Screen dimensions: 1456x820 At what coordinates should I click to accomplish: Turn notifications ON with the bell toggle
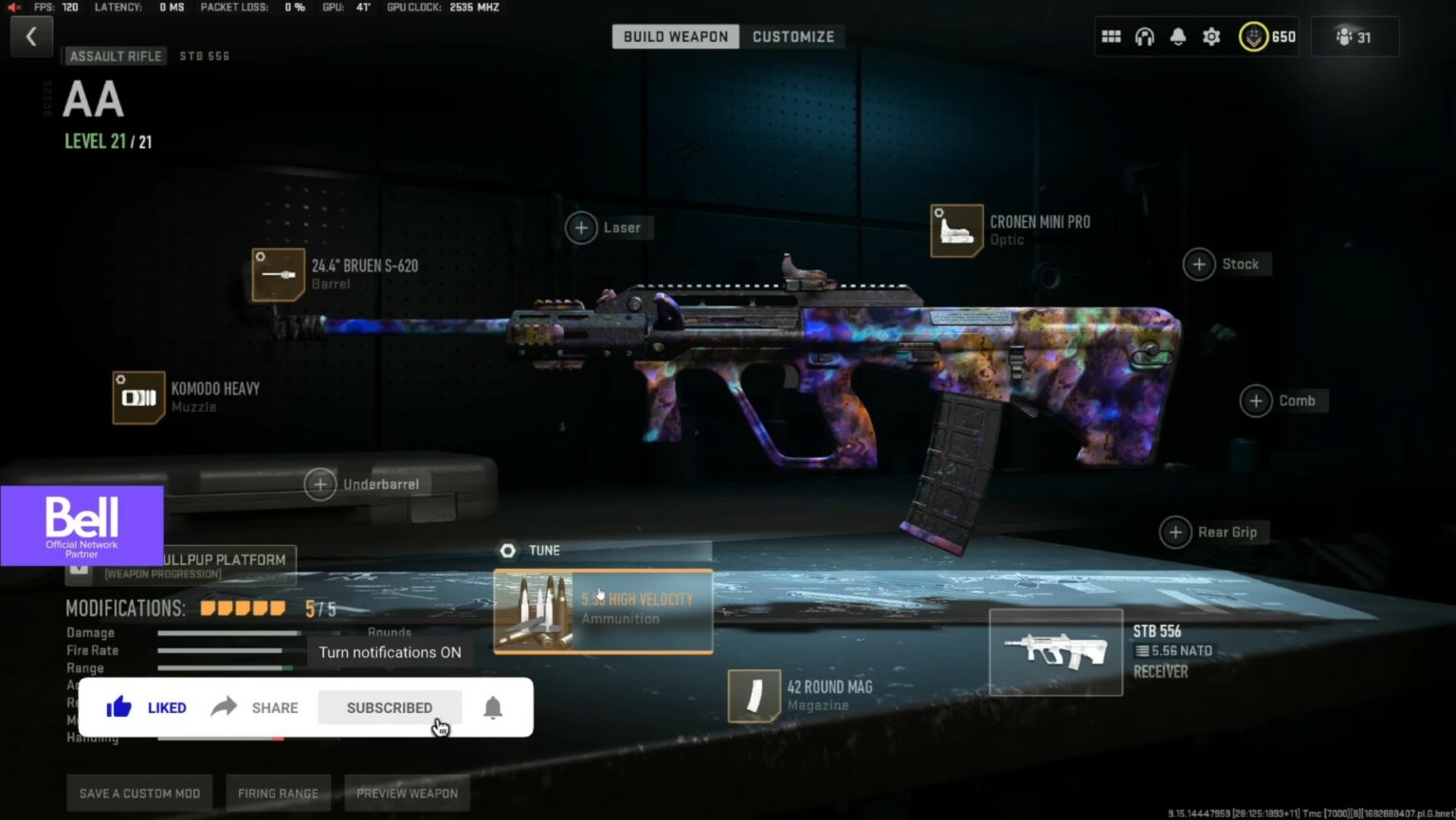point(491,707)
